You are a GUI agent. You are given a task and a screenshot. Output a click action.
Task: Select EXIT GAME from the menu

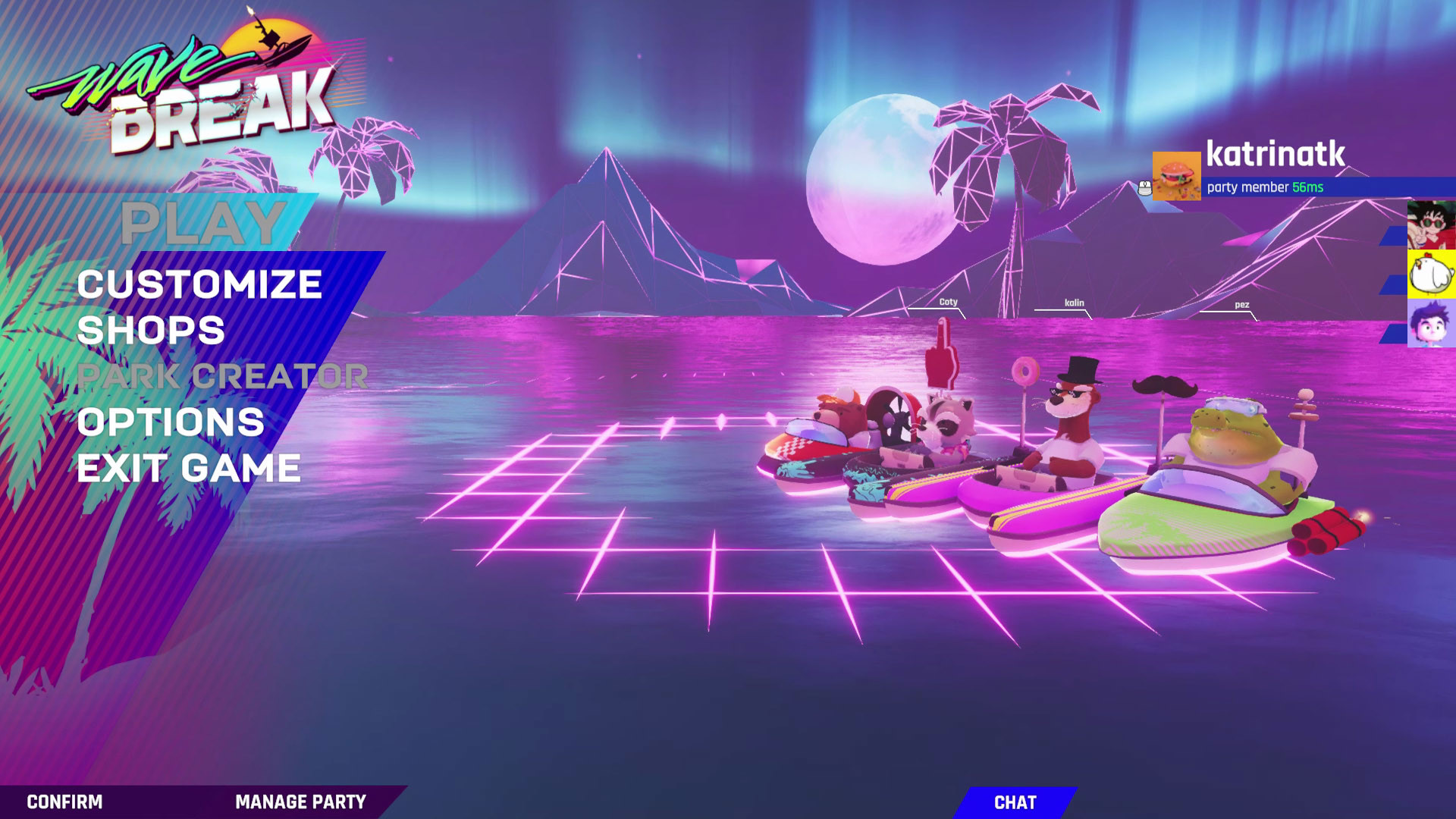[x=190, y=466]
